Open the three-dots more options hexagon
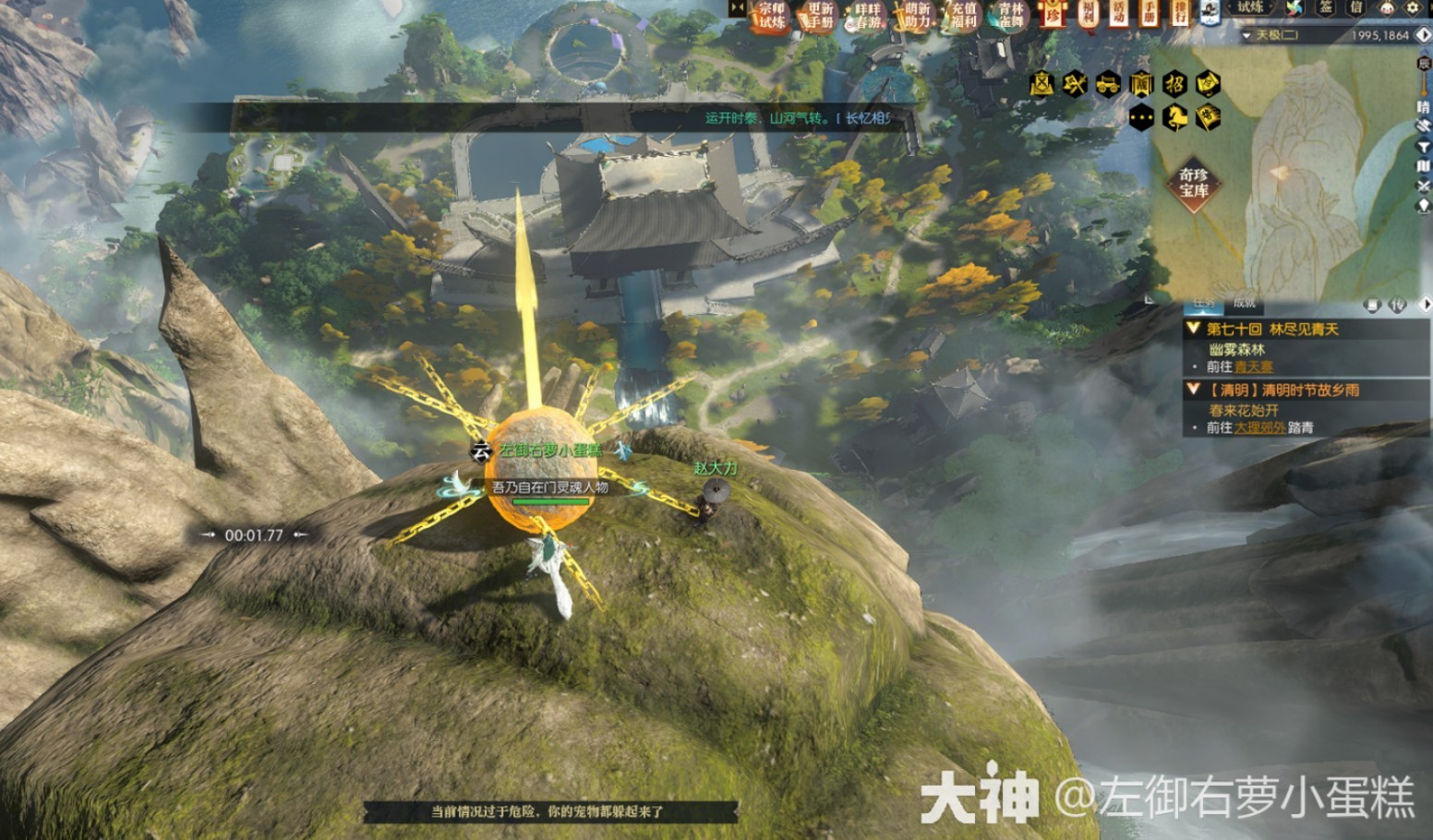The image size is (1433, 840). [x=1141, y=117]
